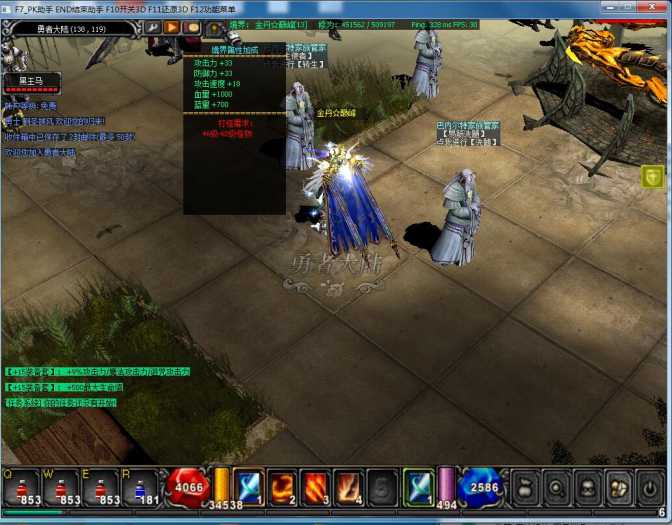Open the chat bubble button

(192, 28)
